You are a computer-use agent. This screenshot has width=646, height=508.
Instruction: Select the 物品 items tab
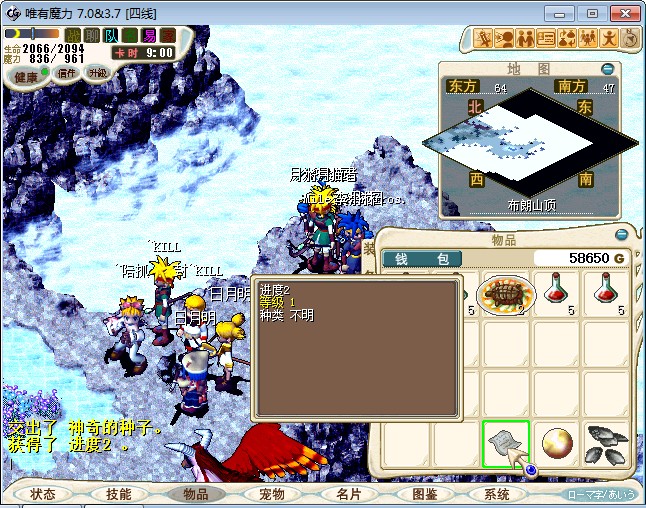pyautogui.click(x=195, y=494)
